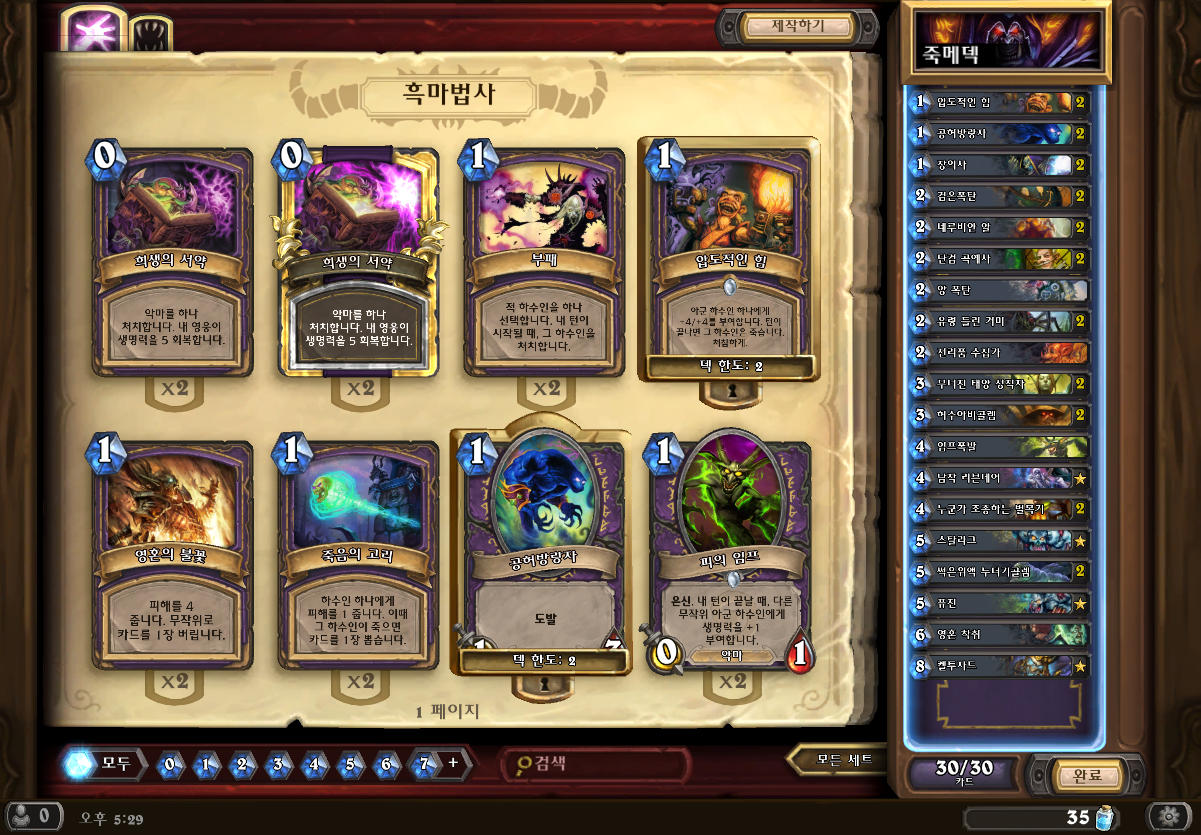Click the 압도적인 힘 card in collection
This screenshot has width=1201, height=835.
729,258
